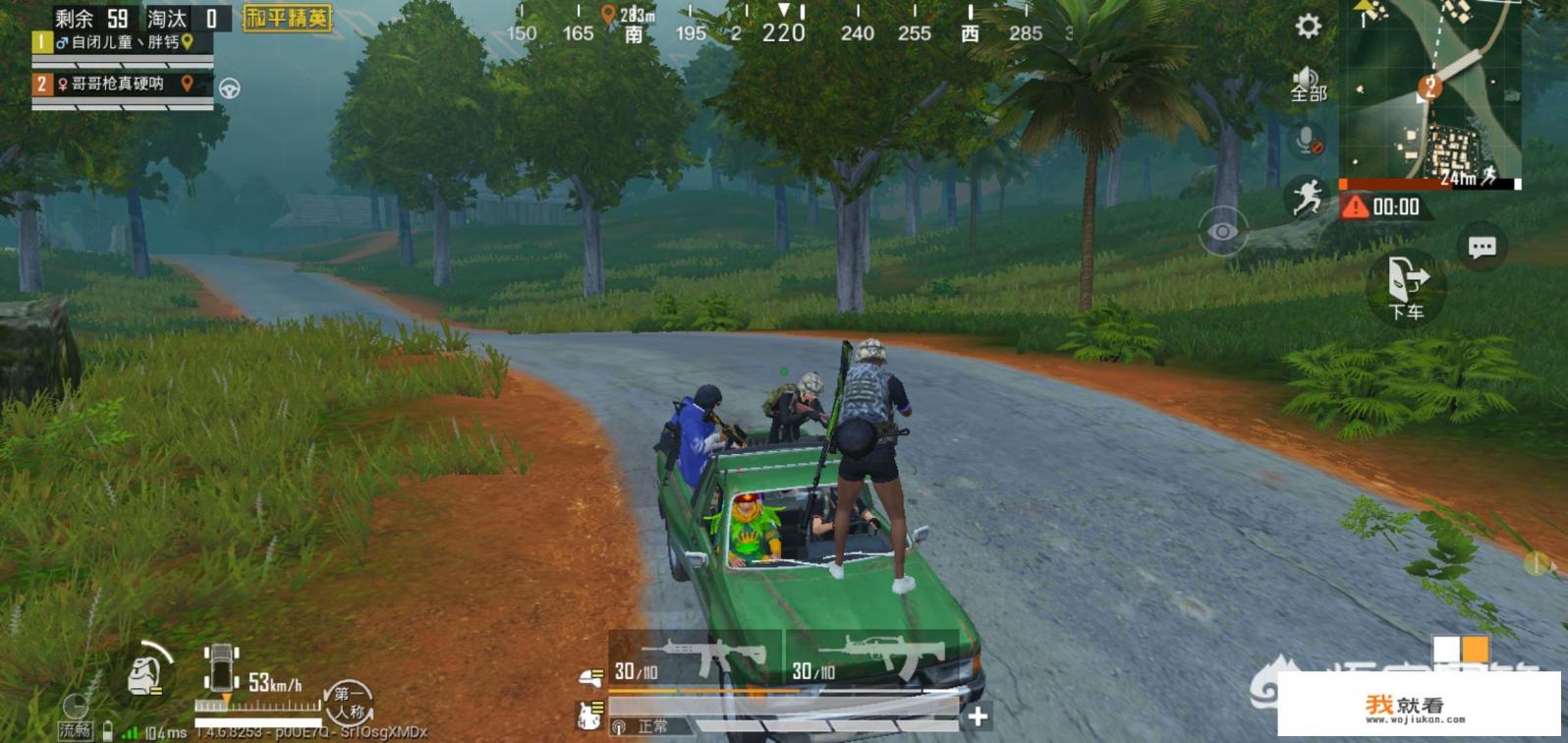
Task: Open the settings gear menu
Action: point(1308,26)
